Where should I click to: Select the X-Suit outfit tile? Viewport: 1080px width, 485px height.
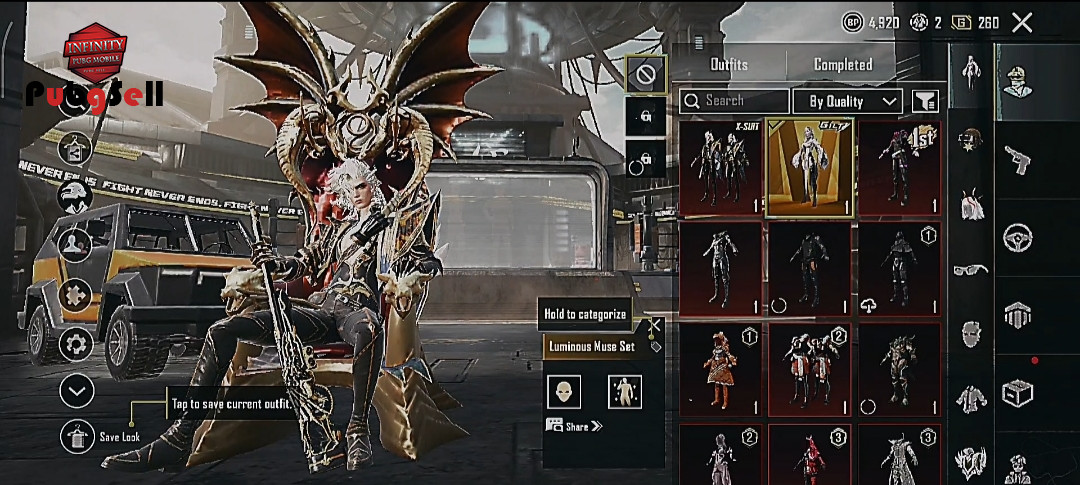click(x=721, y=167)
